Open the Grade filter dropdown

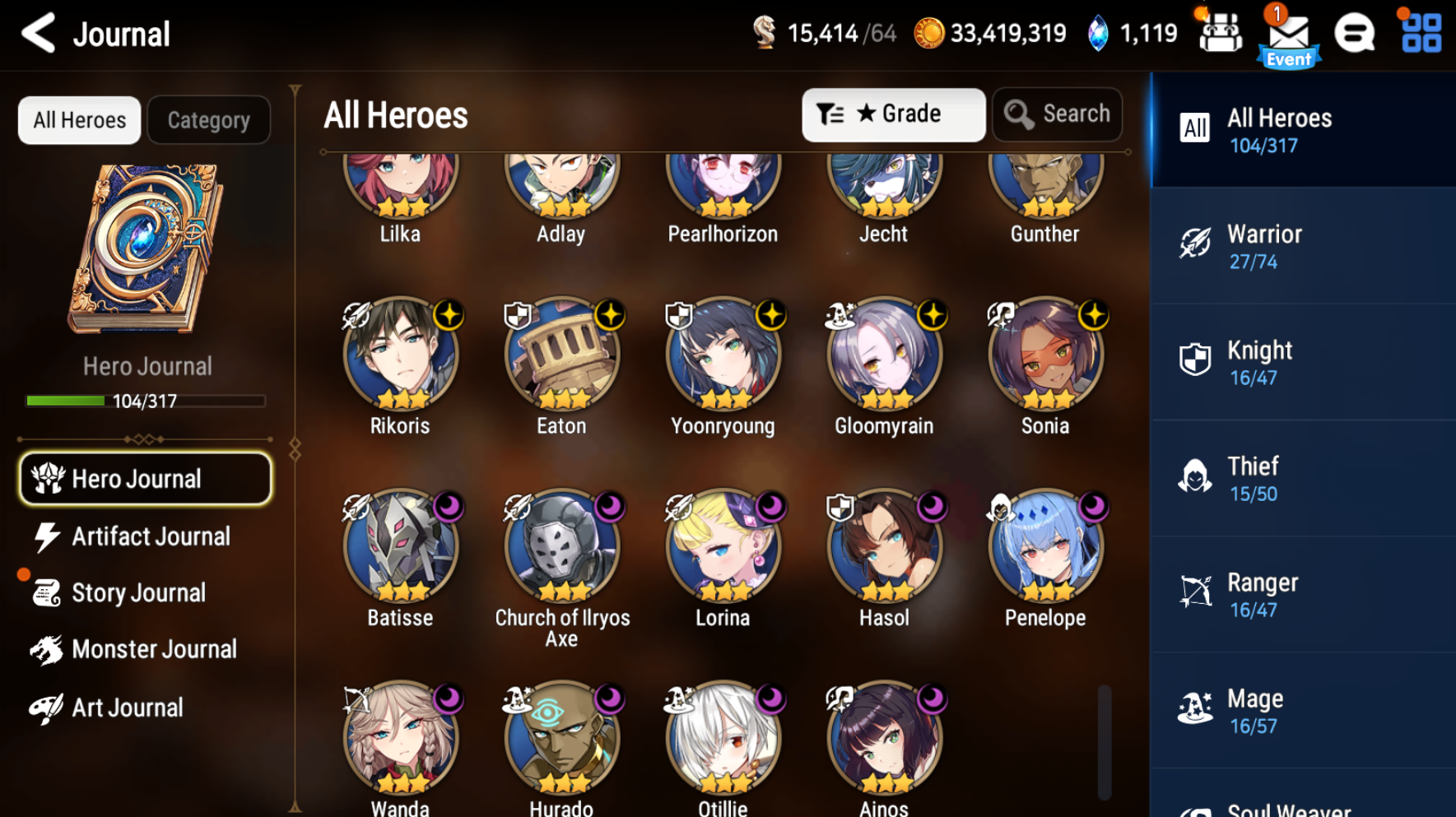tap(893, 114)
